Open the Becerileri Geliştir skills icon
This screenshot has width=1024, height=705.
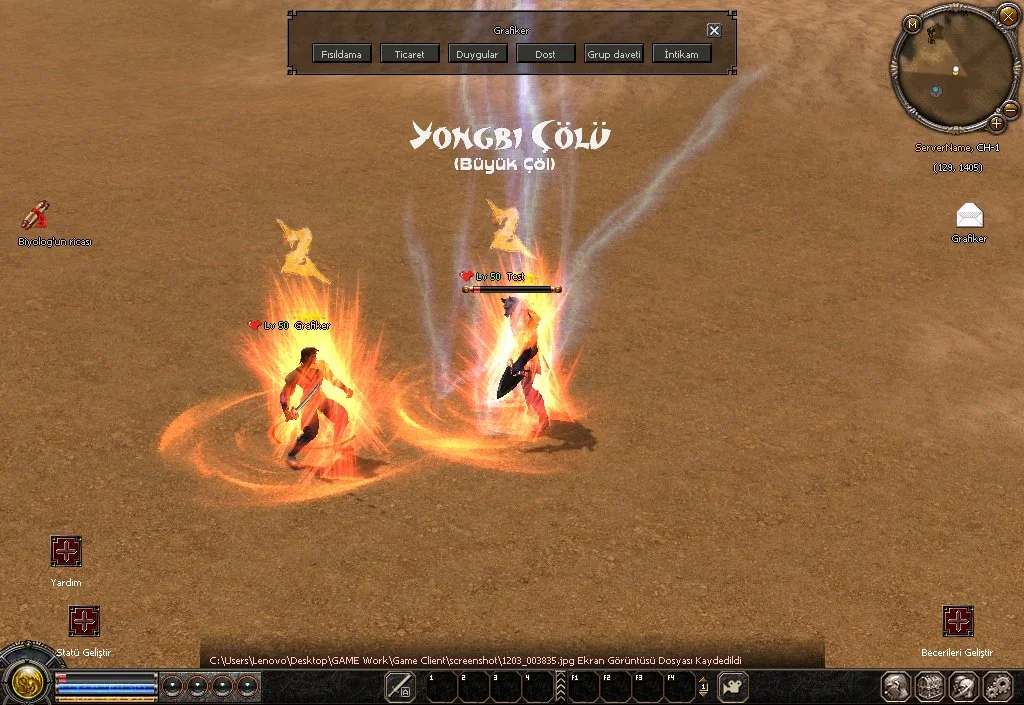pos(957,621)
